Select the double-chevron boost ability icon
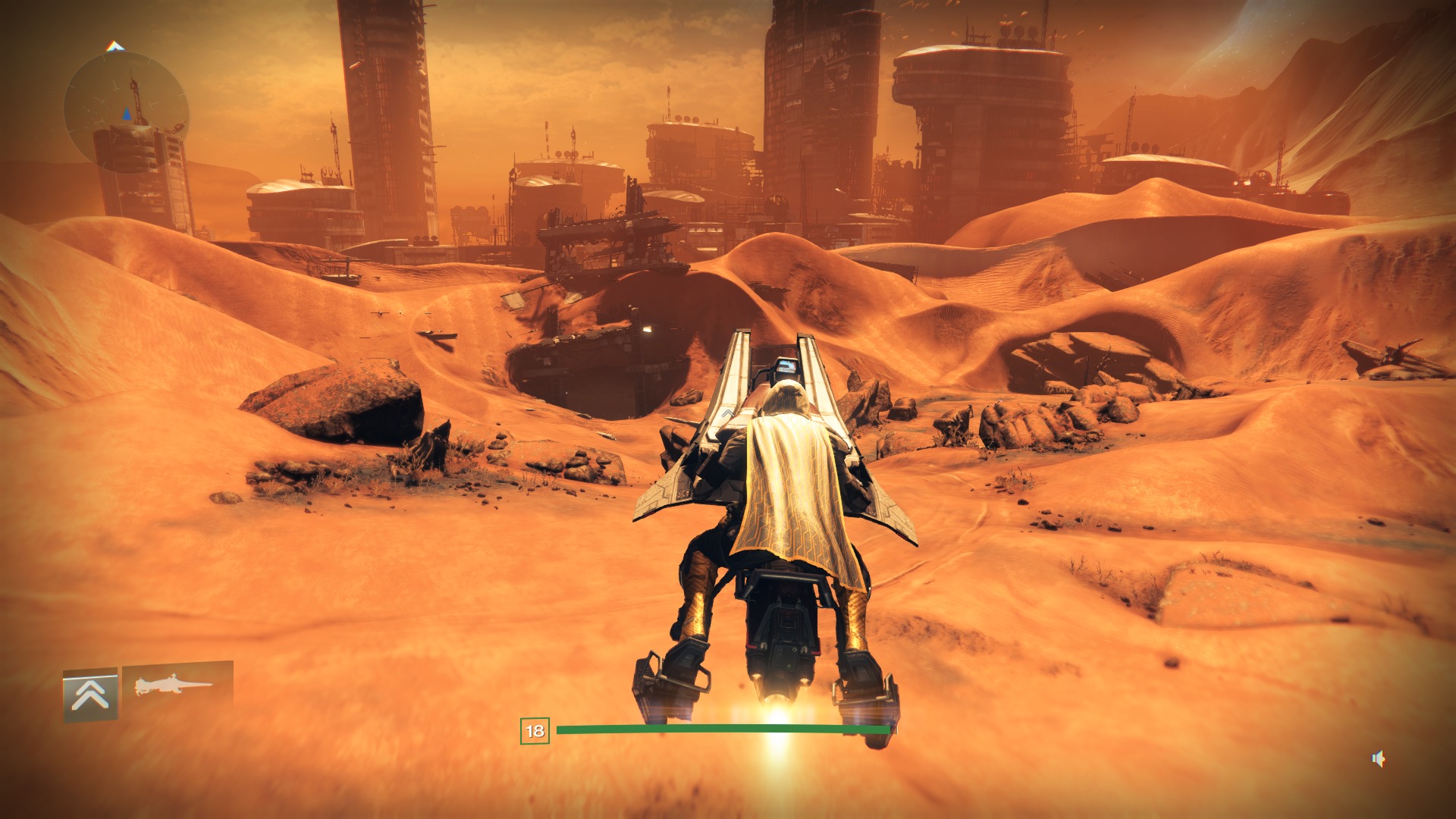The height and width of the screenshot is (819, 1456). 90,694
